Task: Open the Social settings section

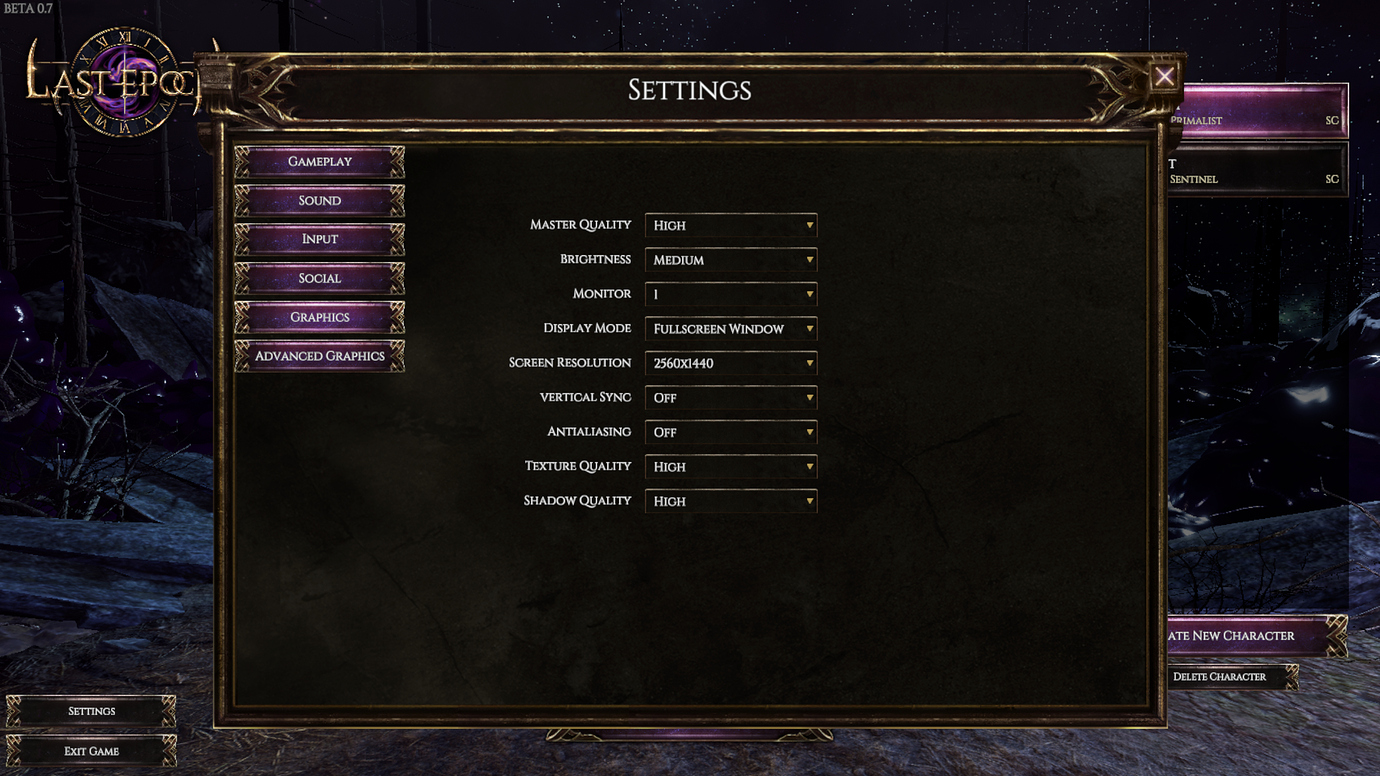Action: point(319,278)
